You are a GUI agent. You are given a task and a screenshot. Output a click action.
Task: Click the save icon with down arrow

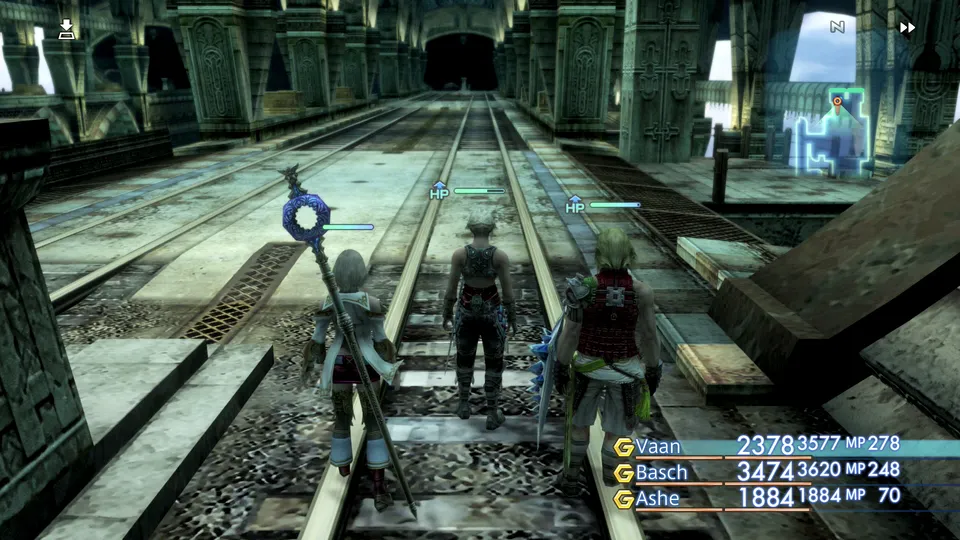pos(66,28)
